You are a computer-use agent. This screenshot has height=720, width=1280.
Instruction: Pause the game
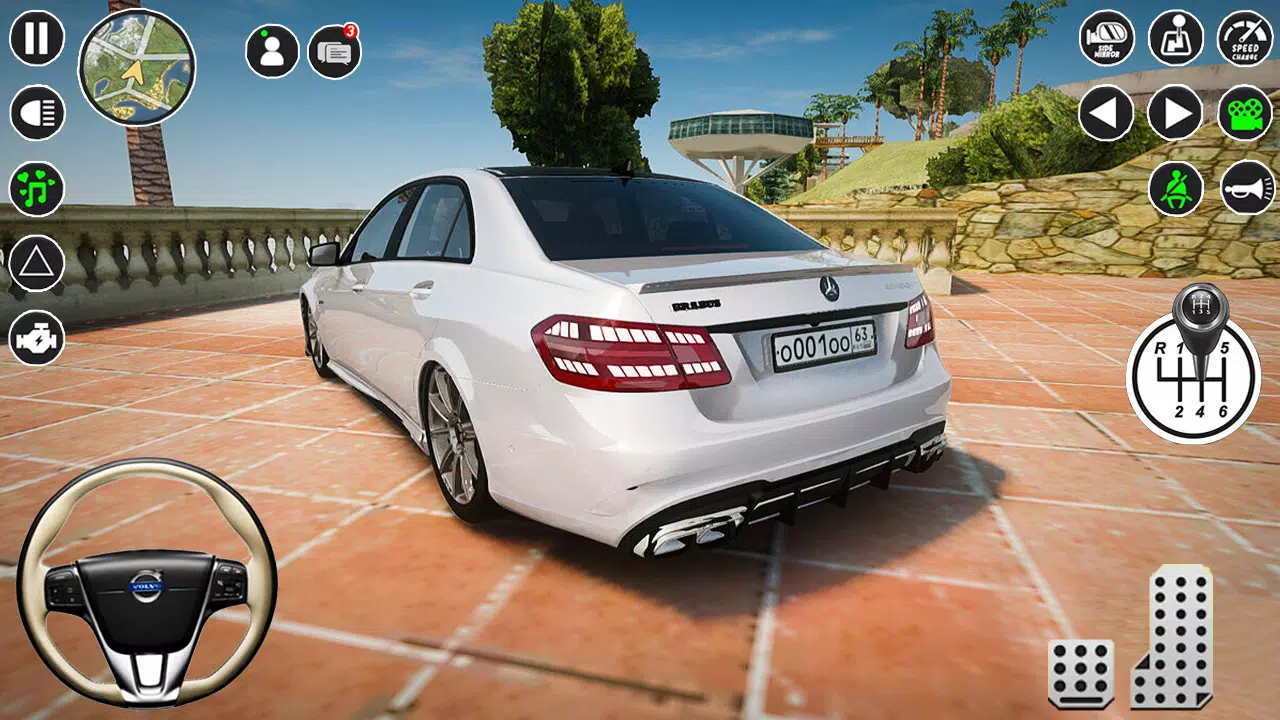pos(34,40)
